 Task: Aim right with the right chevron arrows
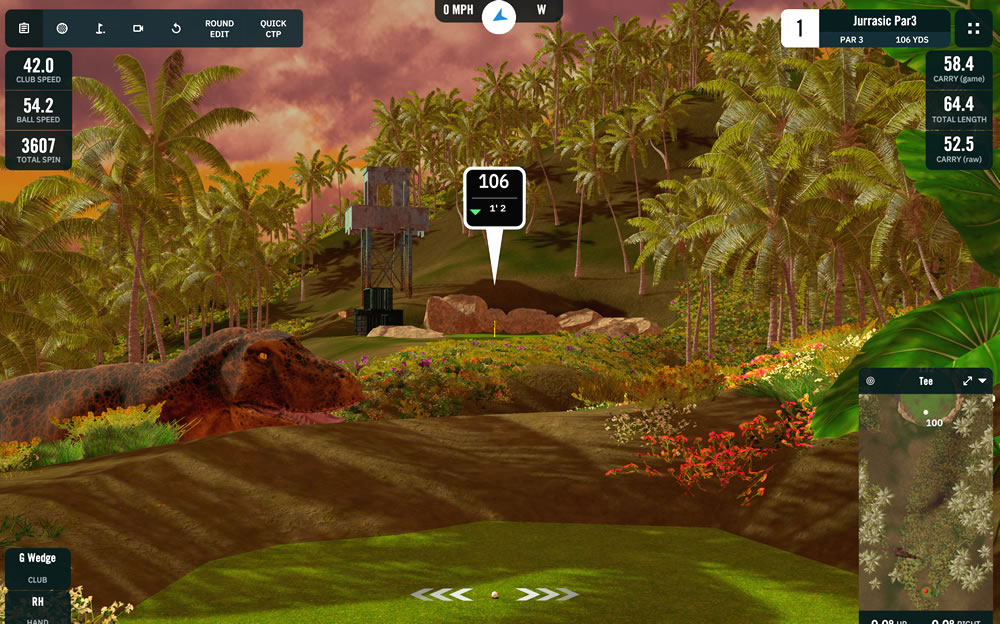point(547,595)
